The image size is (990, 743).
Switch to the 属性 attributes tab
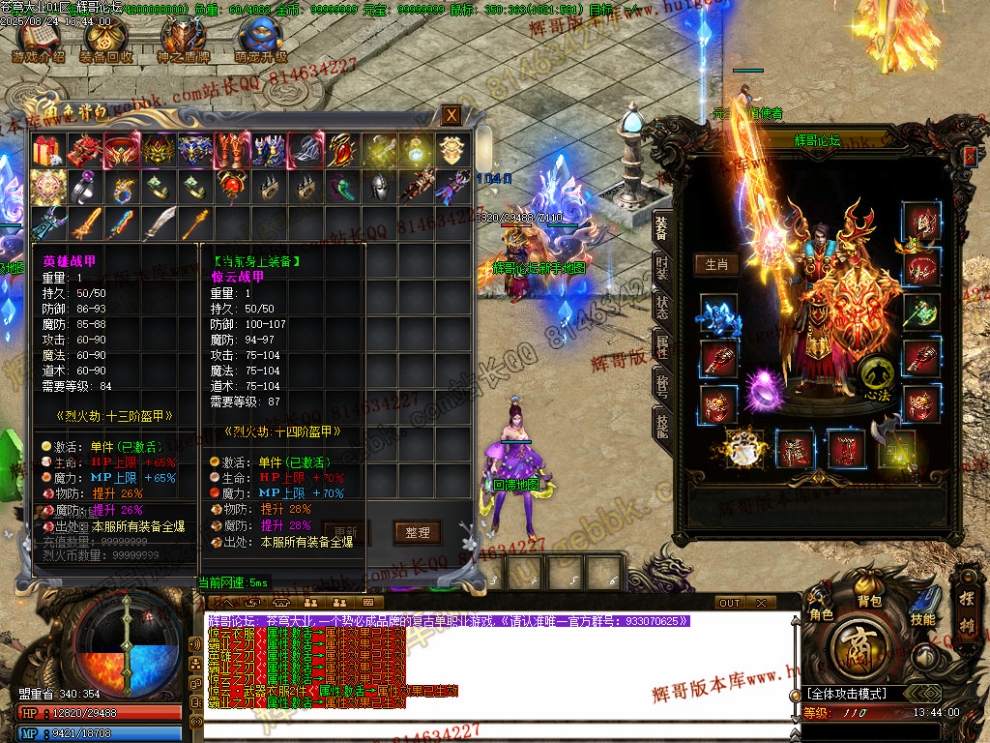[x=661, y=346]
